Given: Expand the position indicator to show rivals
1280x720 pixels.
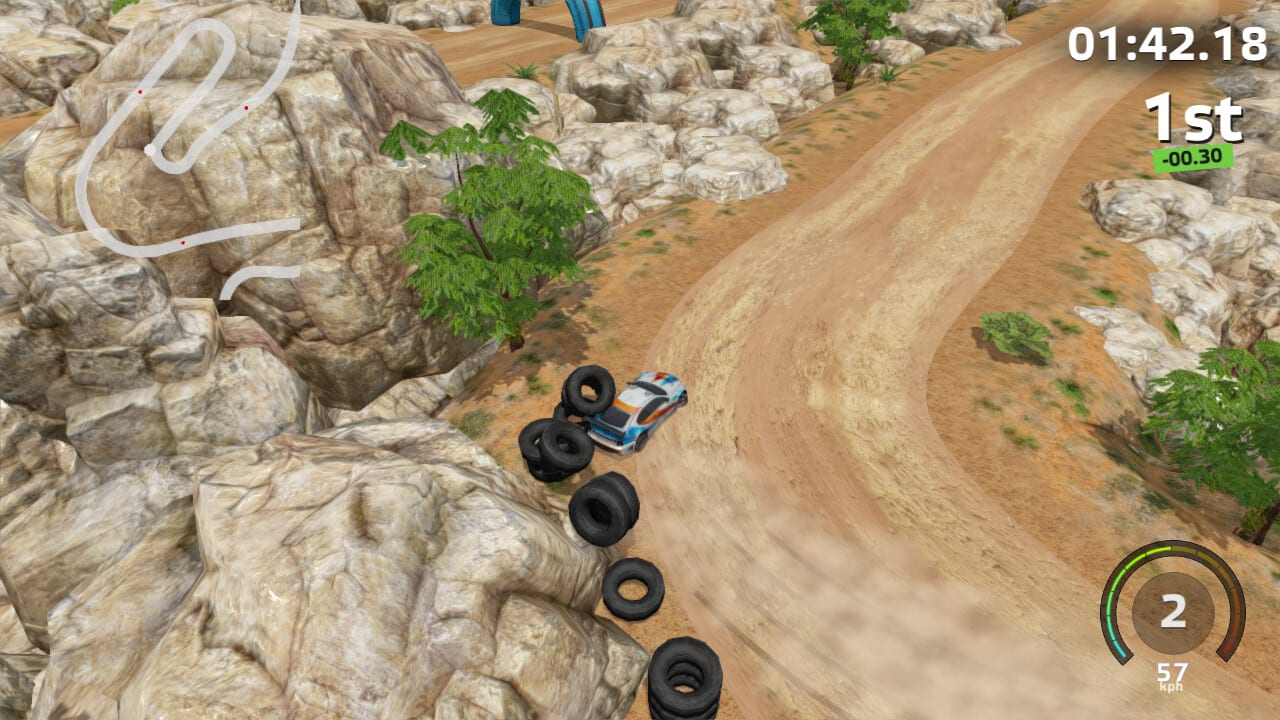Looking at the screenshot, I should coord(1192,120).
